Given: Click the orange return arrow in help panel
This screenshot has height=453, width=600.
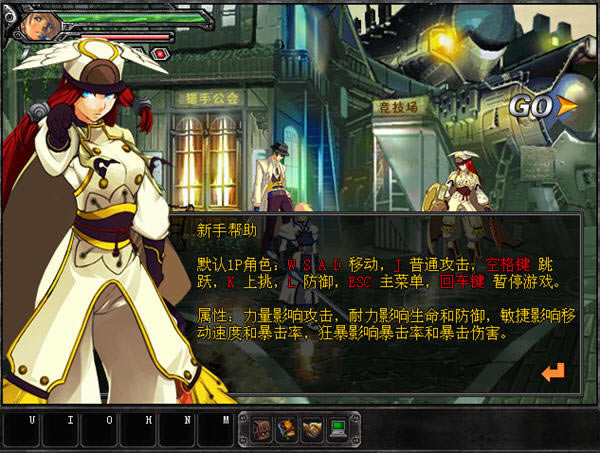Looking at the screenshot, I should pos(553,372).
